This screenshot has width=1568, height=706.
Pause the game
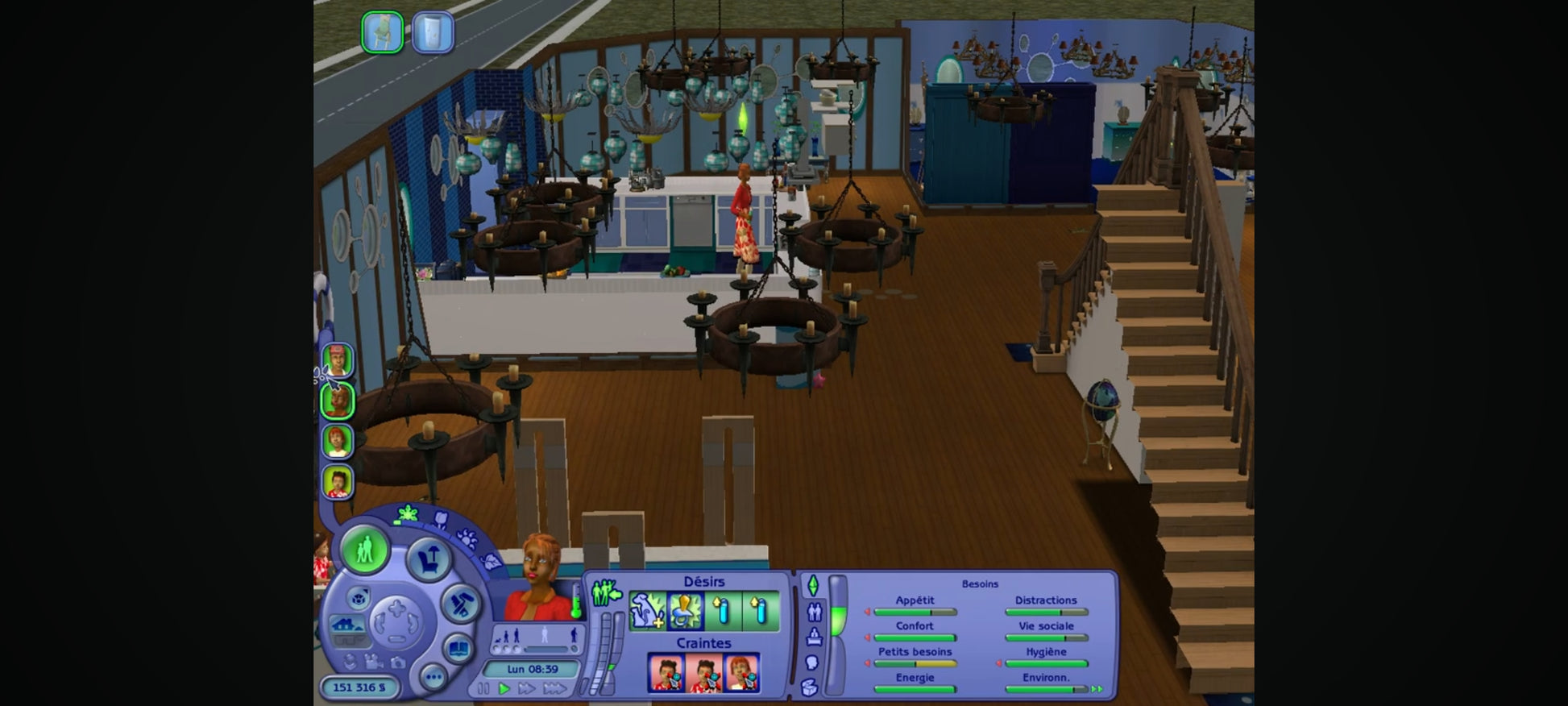(483, 688)
